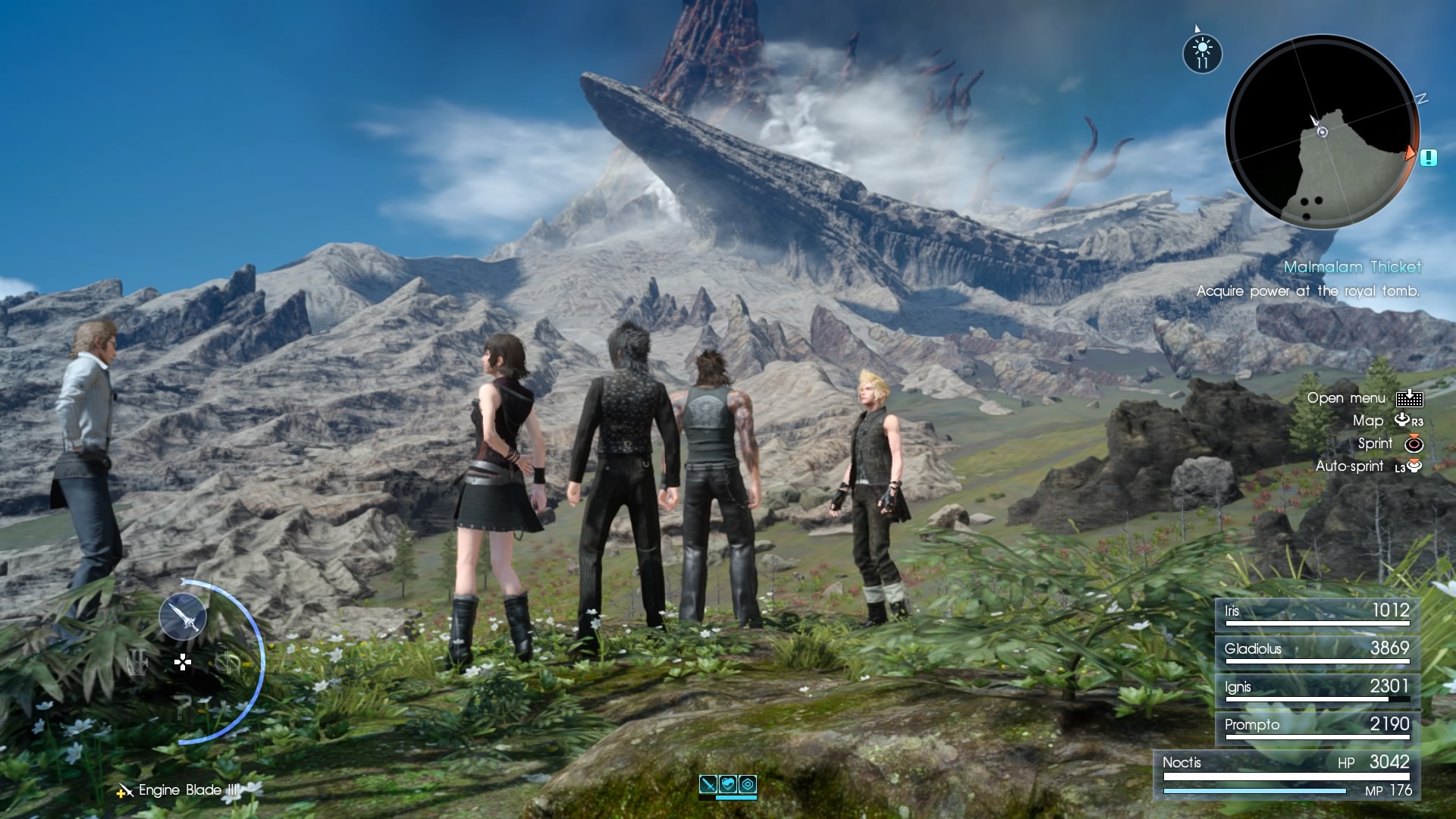The image size is (1456, 819).
Task: Click the weather icon showing temperature 11
Action: [1203, 52]
